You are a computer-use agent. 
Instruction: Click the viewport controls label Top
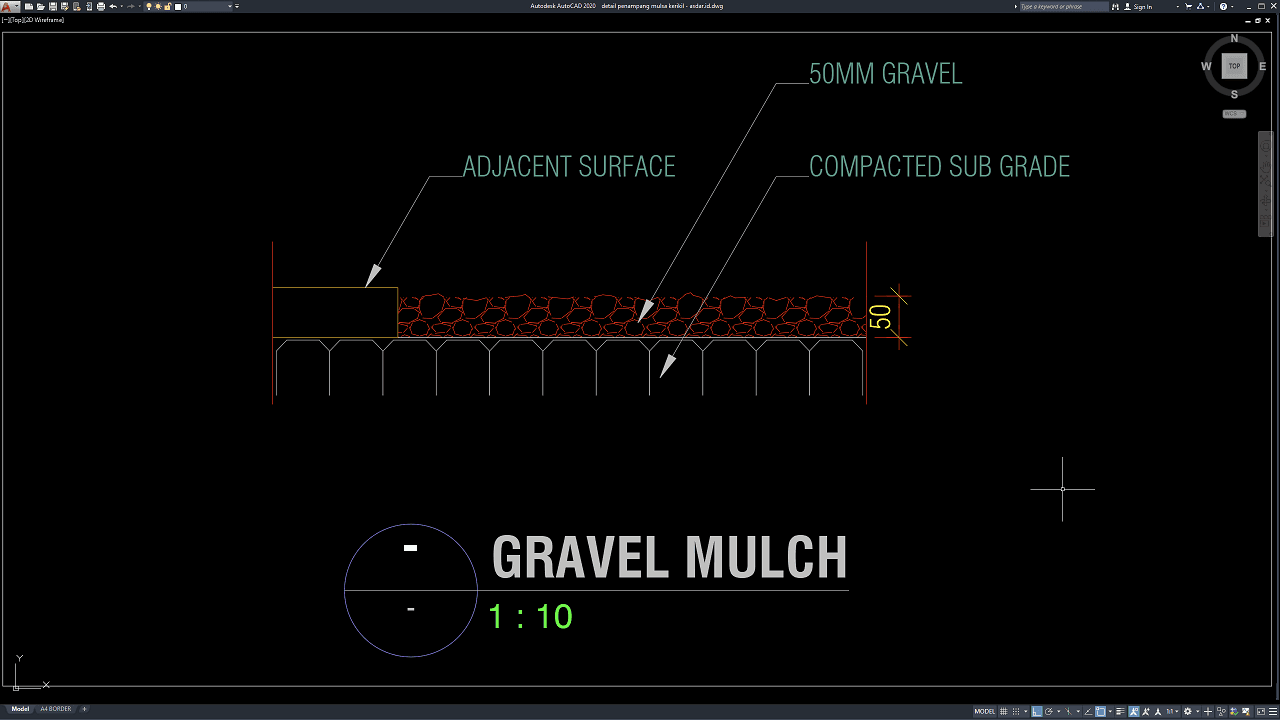click(15, 19)
